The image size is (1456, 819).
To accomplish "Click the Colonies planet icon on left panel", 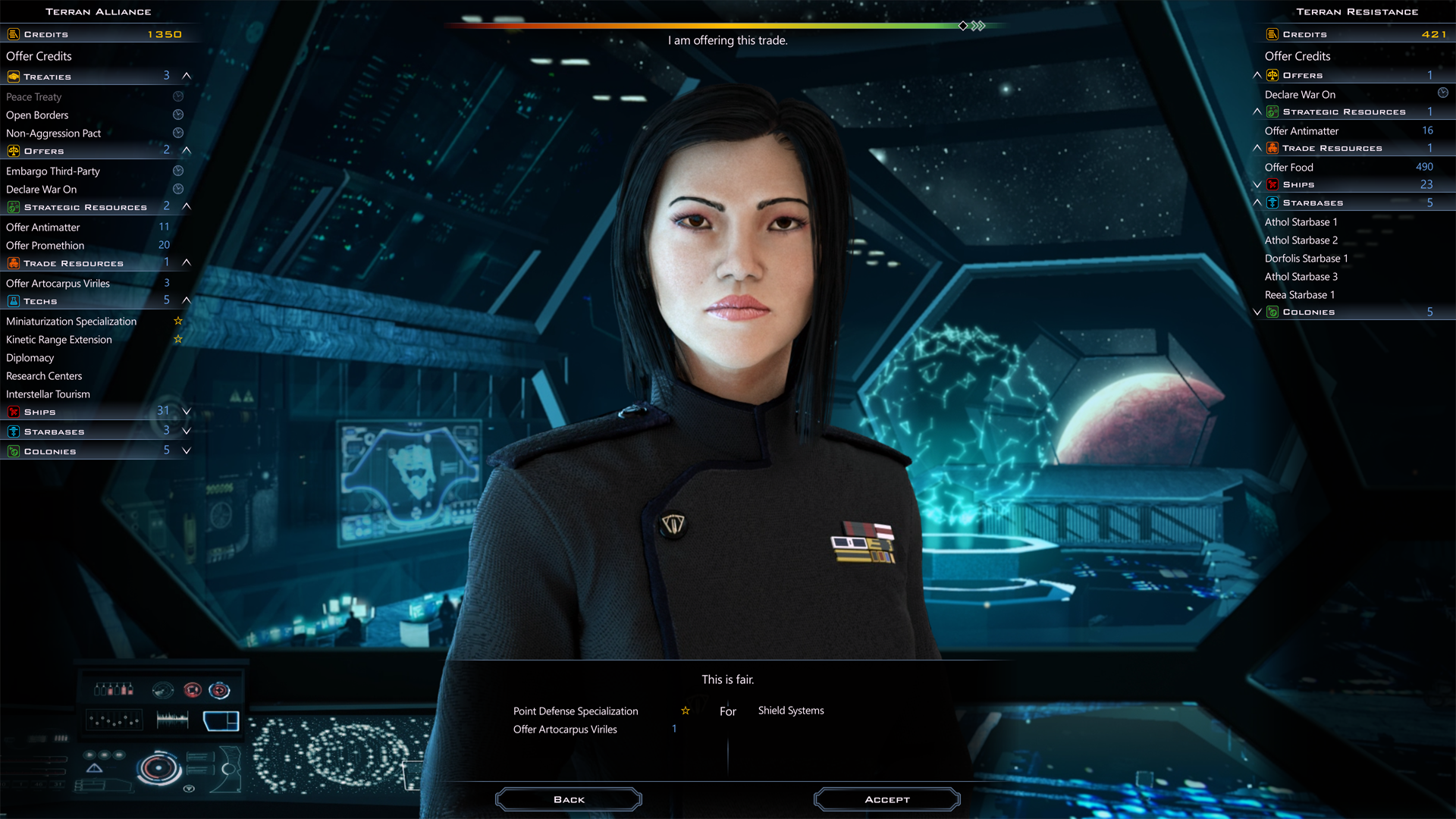I will pos(14,450).
